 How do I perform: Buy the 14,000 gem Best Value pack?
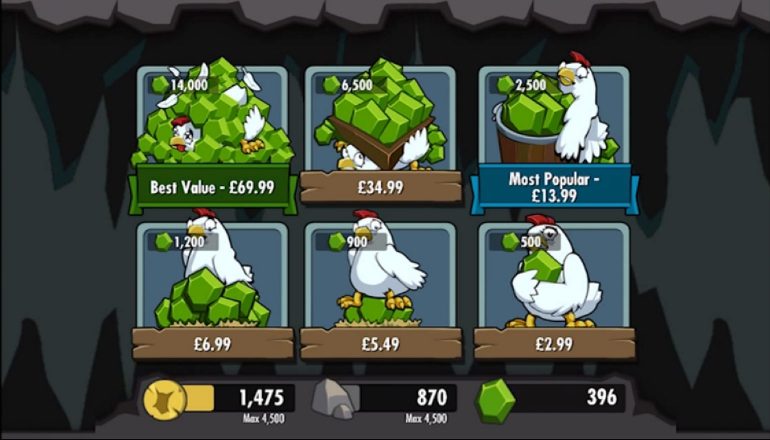(211, 187)
